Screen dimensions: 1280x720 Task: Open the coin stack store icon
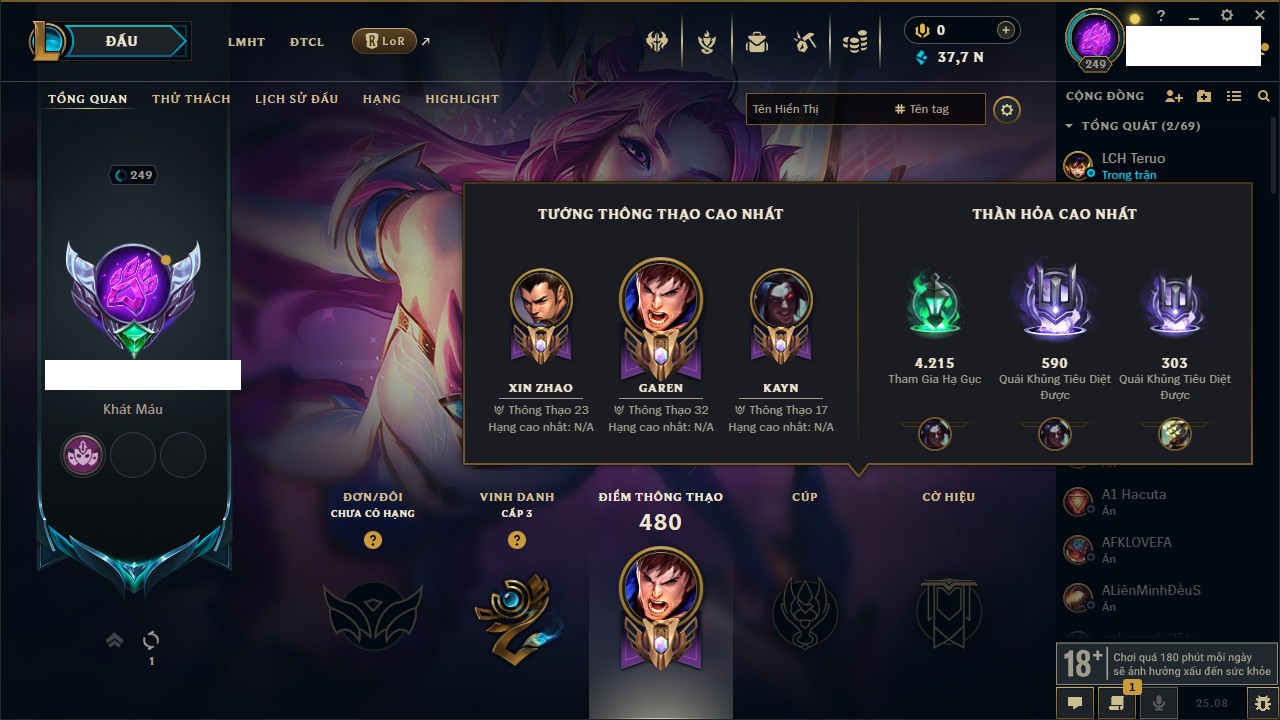(x=854, y=42)
